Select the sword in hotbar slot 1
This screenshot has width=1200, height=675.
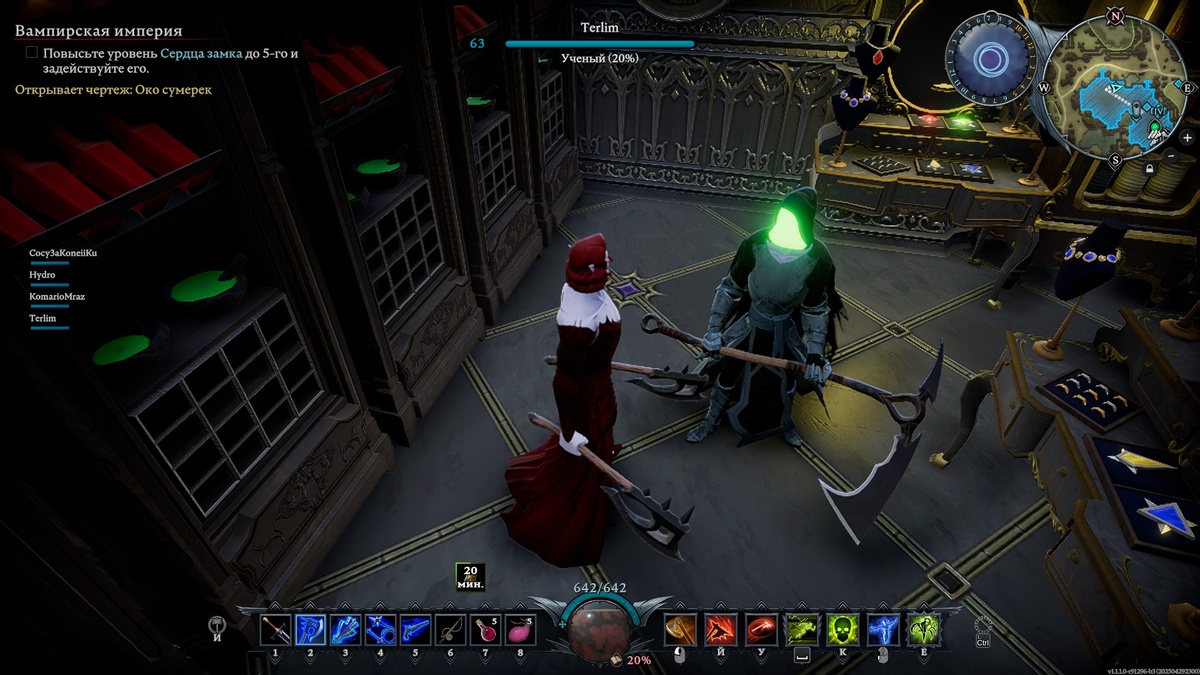click(275, 630)
